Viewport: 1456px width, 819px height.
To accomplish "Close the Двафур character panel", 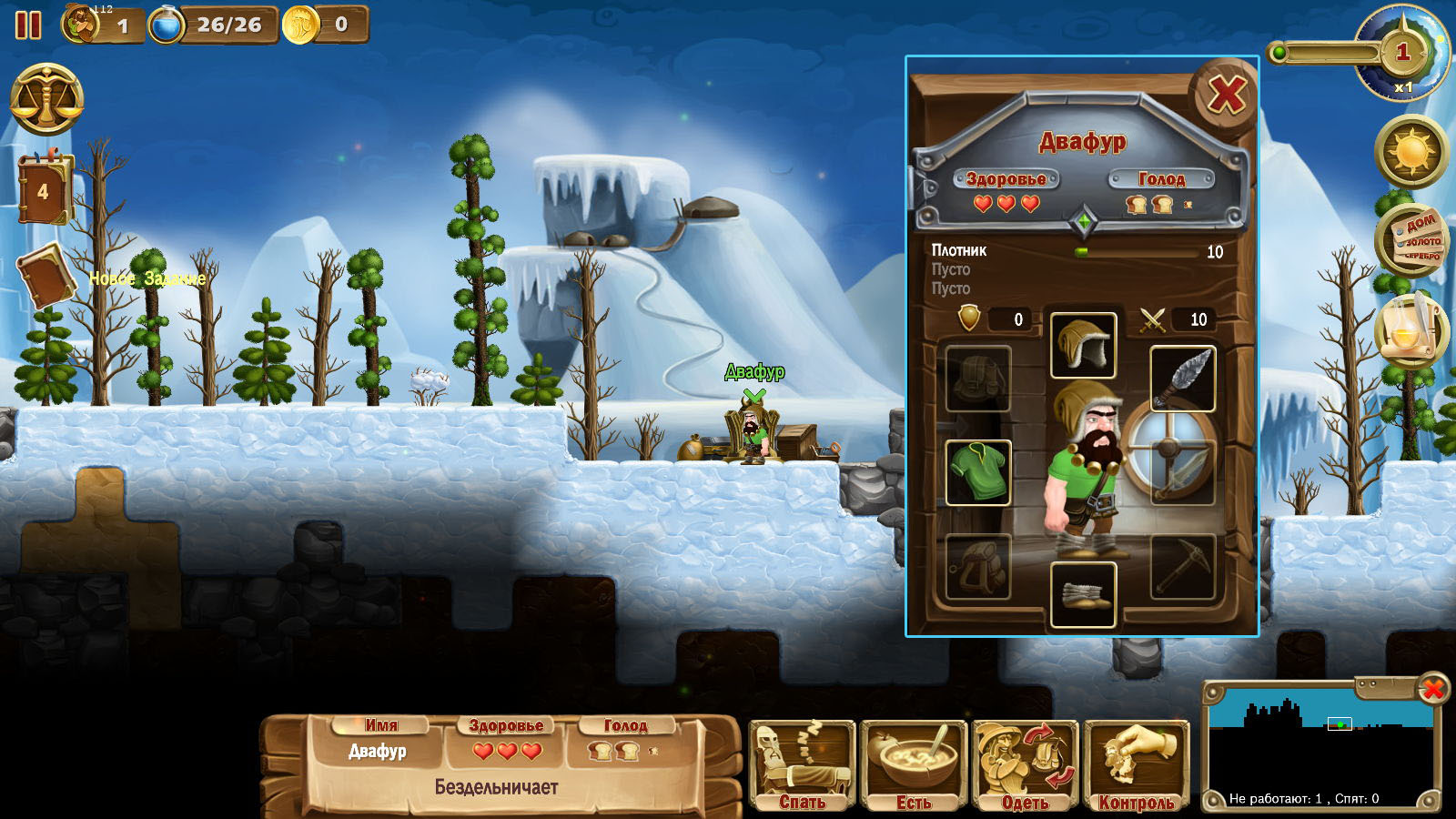I will click(1225, 95).
